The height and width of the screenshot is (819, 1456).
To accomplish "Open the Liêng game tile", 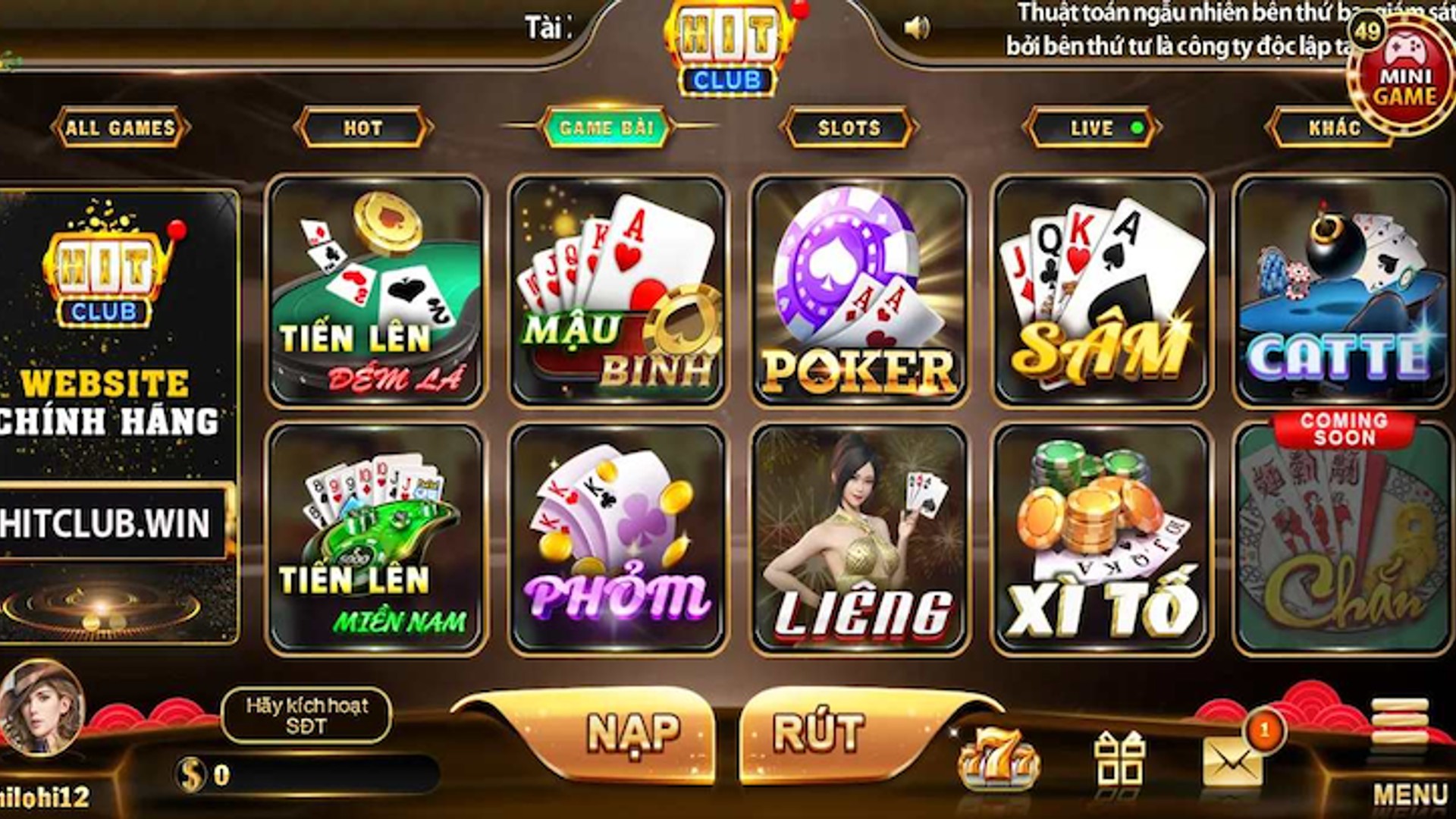I will pos(860,538).
